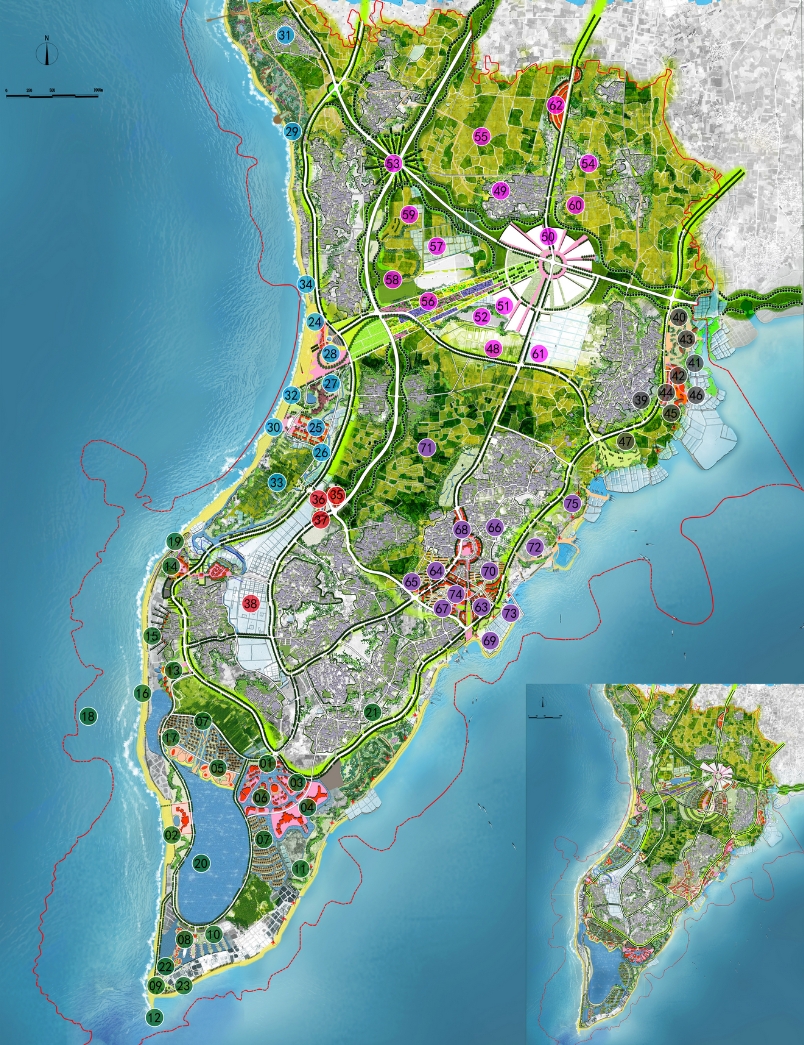This screenshot has height=1045, width=804.
Task: Click green marker 16
Action: tap(142, 692)
